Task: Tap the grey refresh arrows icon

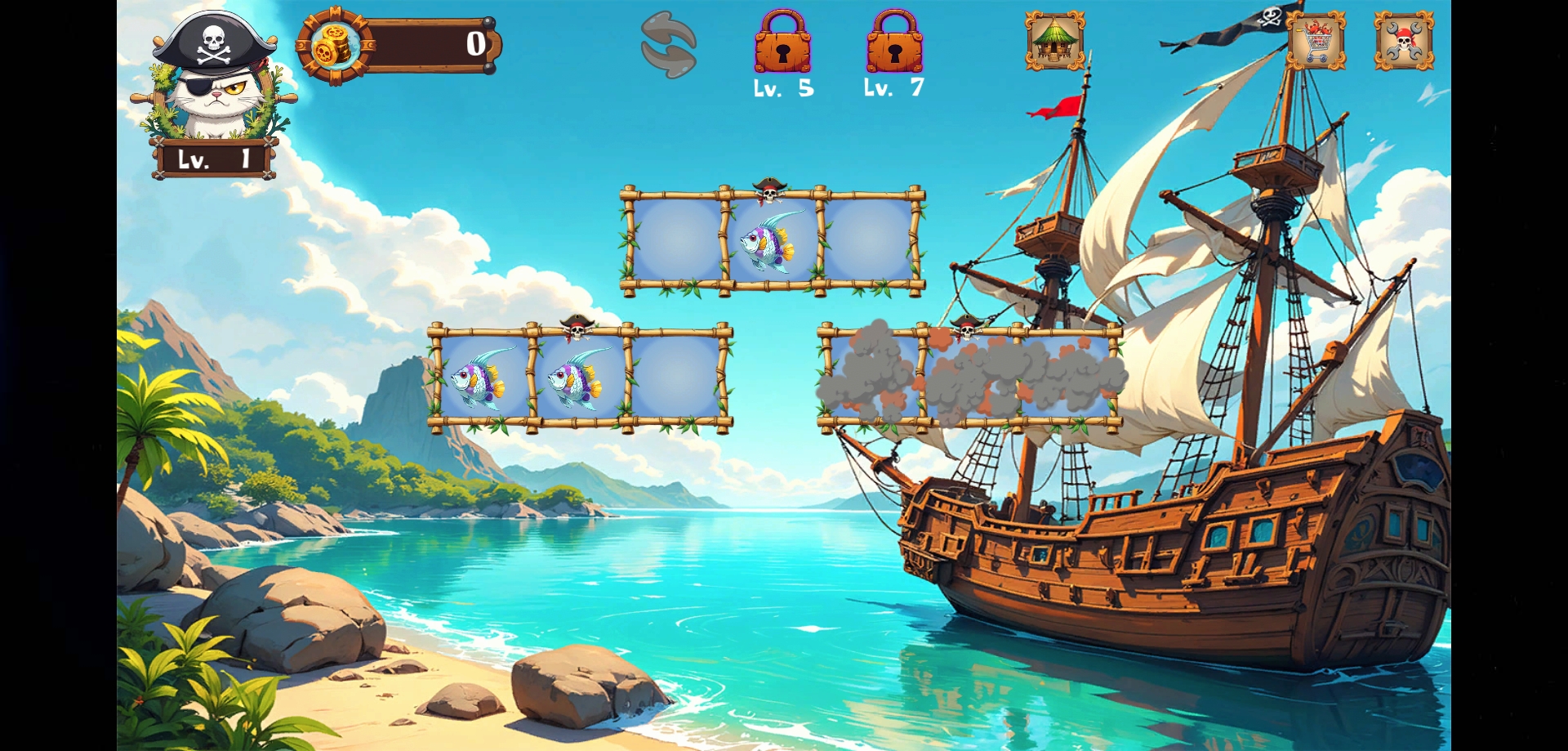Action: coord(669,45)
